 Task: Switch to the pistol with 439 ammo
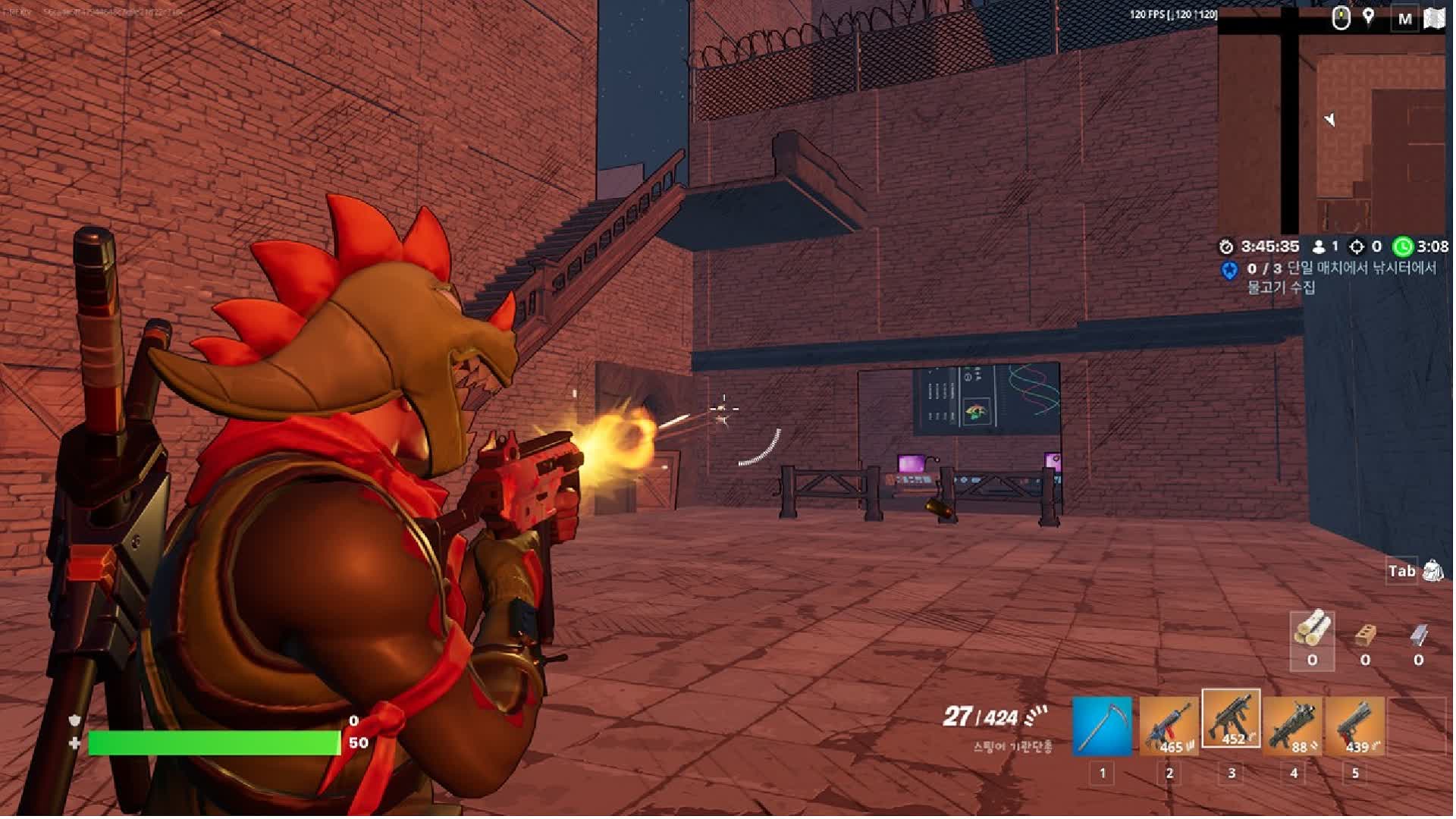pyautogui.click(x=1355, y=726)
